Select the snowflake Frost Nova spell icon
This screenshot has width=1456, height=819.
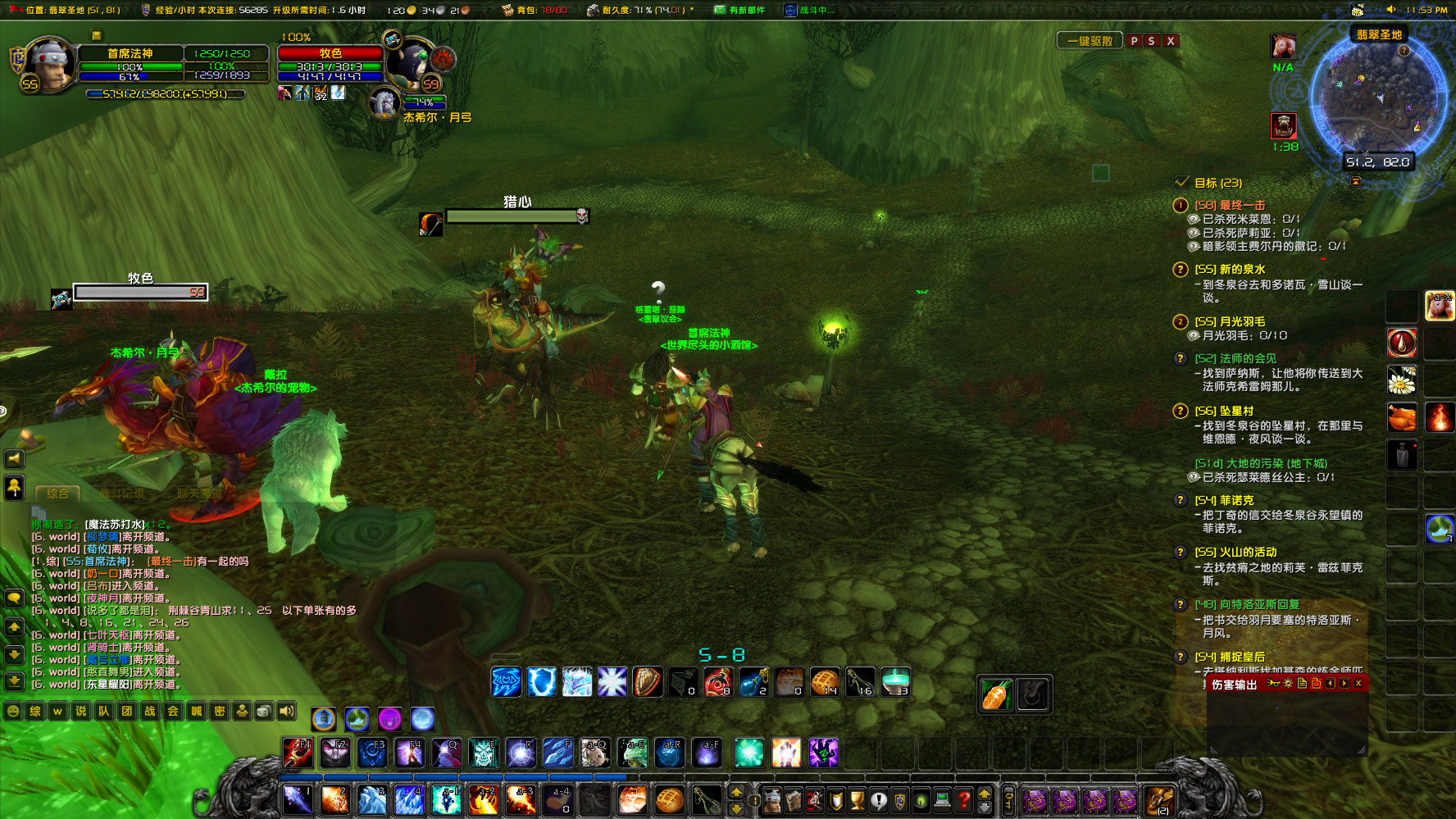[612, 682]
